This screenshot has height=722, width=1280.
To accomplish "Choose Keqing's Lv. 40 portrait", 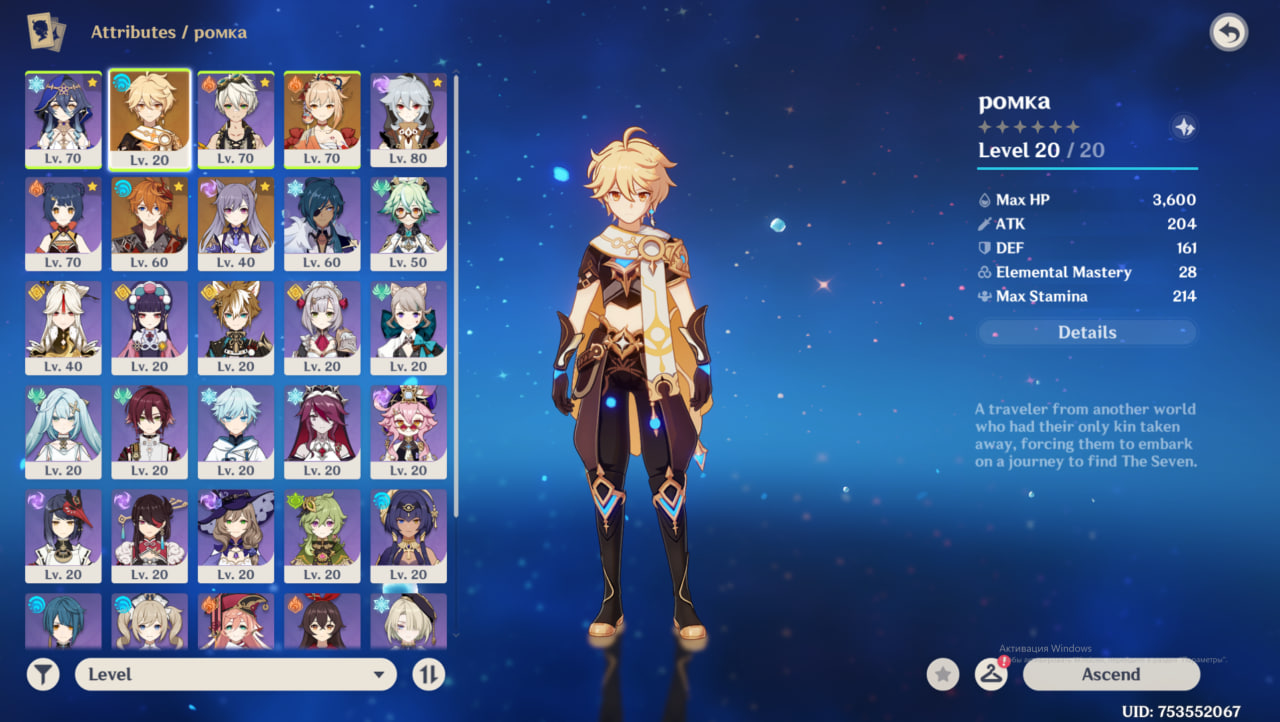I will 235,222.
